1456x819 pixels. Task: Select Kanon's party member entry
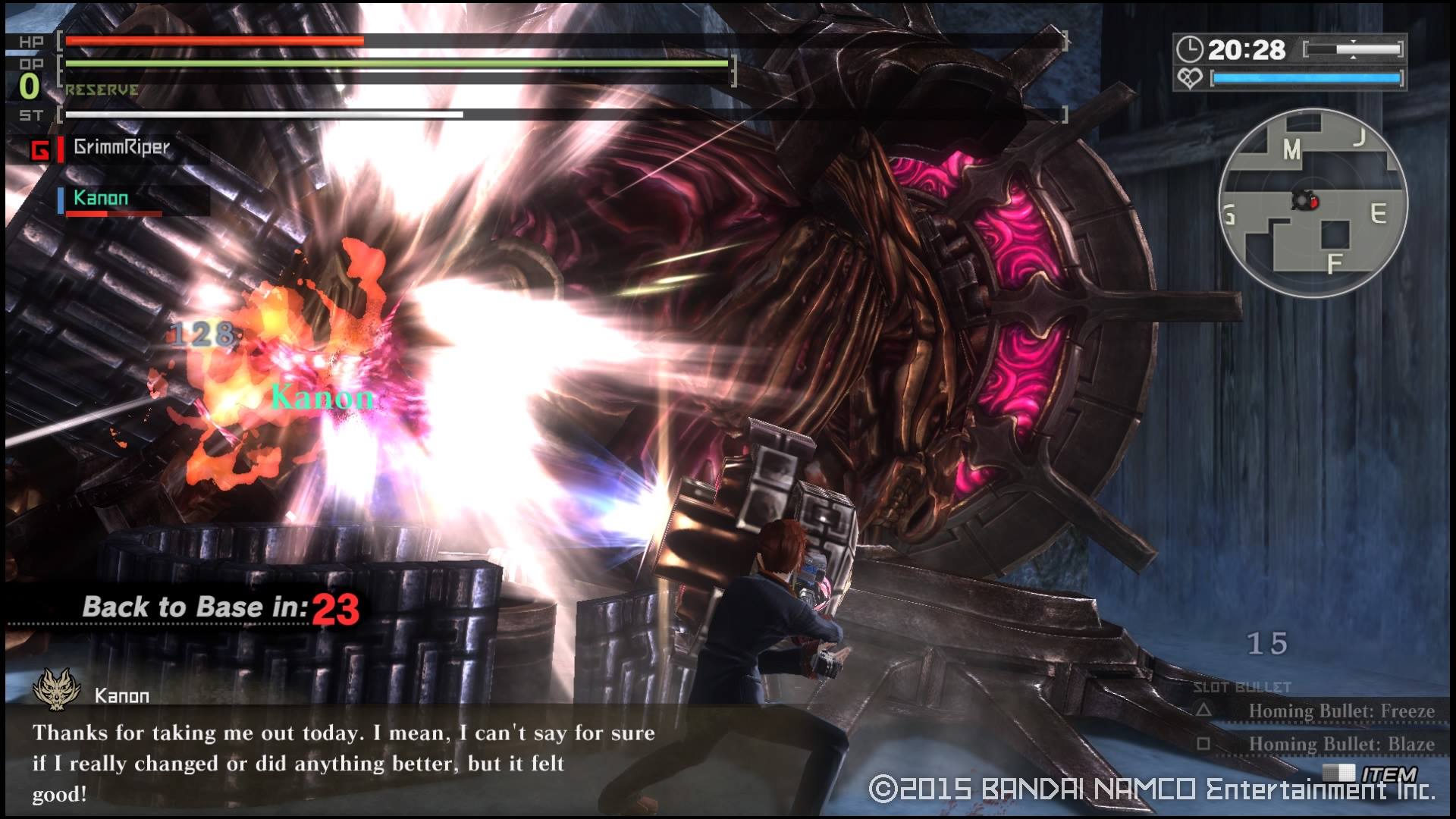(101, 199)
